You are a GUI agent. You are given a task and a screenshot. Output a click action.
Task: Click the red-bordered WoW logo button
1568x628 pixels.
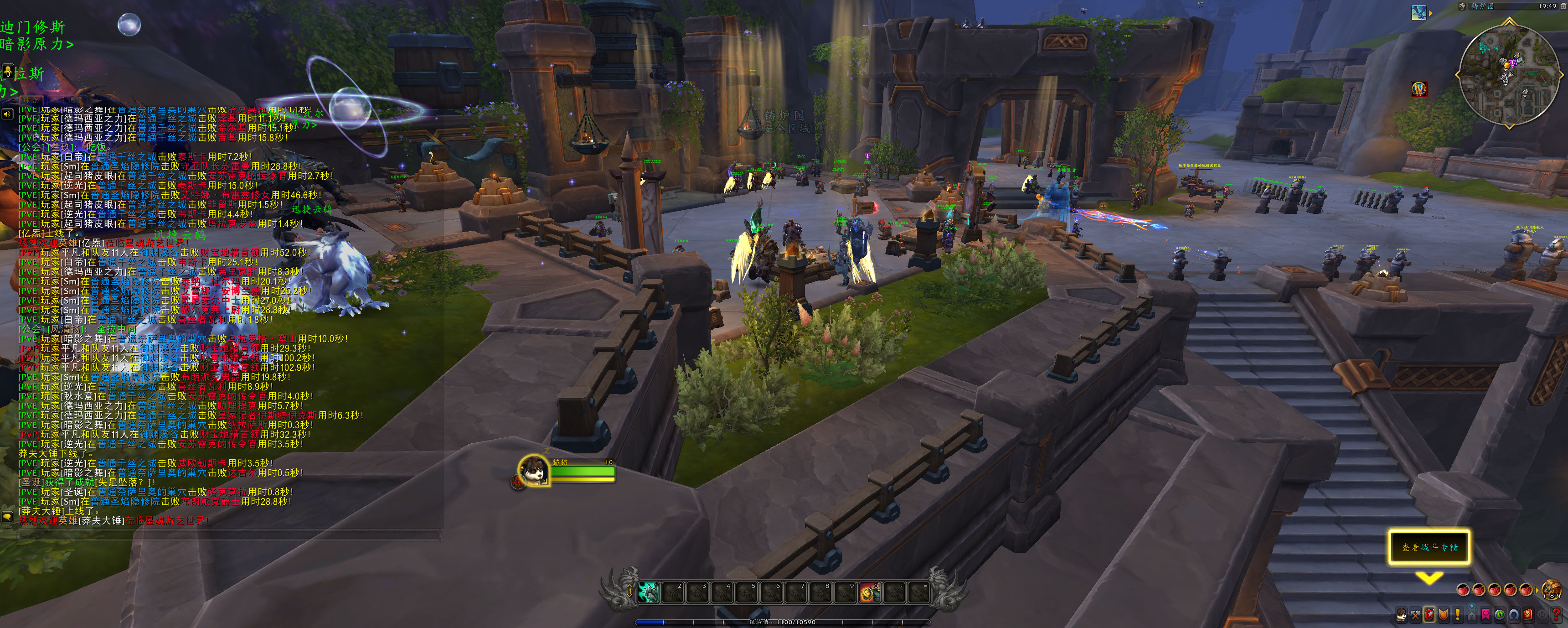[x=1419, y=89]
